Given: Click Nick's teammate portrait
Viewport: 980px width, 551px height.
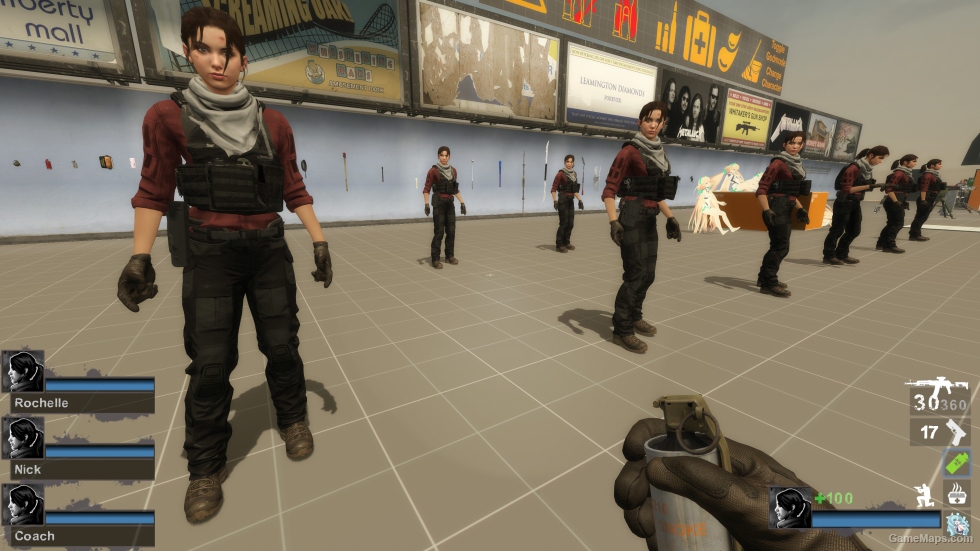Looking at the screenshot, I should (22, 438).
